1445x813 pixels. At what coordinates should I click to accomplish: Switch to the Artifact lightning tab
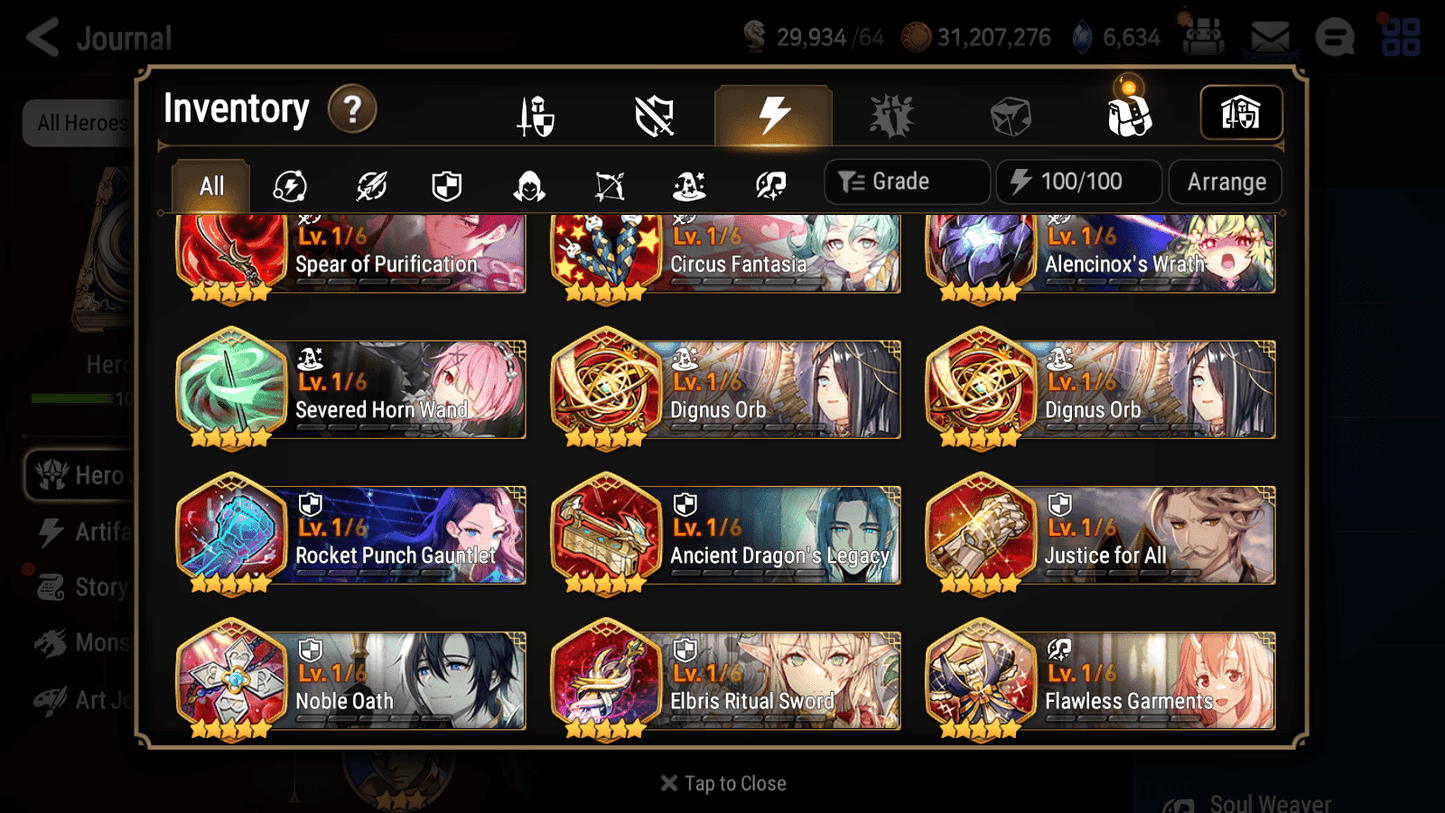click(774, 112)
